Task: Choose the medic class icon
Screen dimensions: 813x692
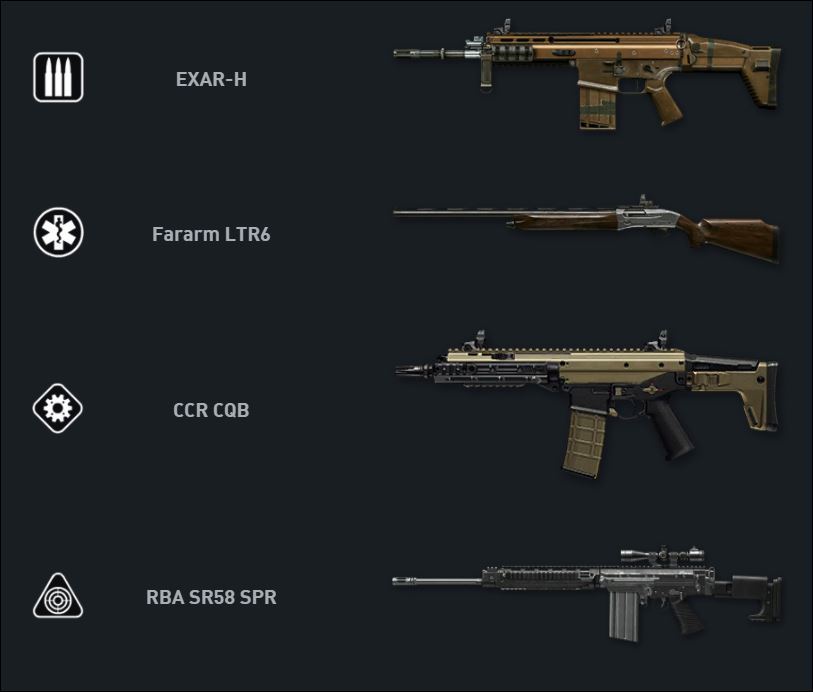Action: click(58, 234)
